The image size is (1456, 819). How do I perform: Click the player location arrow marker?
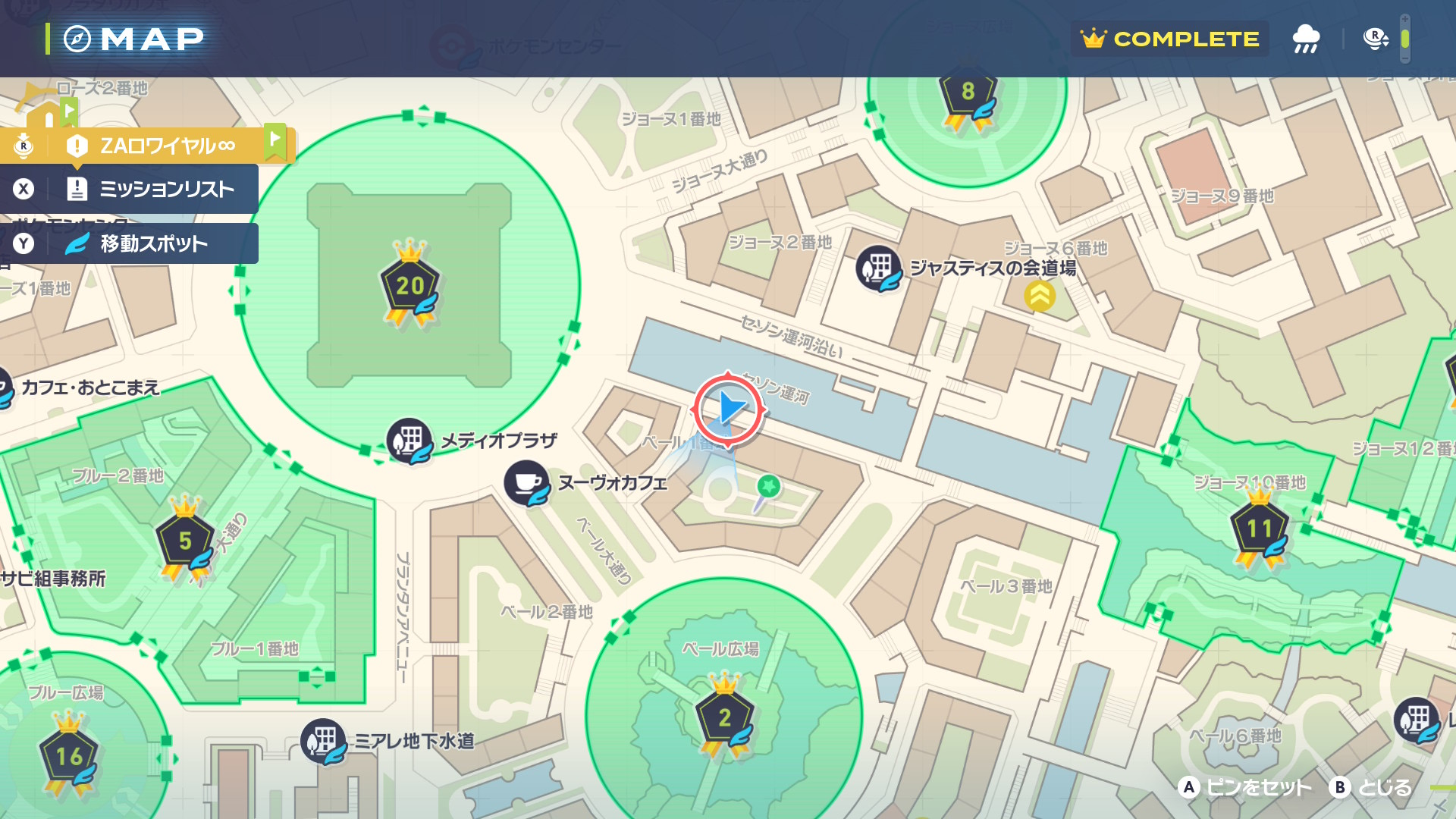(x=729, y=409)
